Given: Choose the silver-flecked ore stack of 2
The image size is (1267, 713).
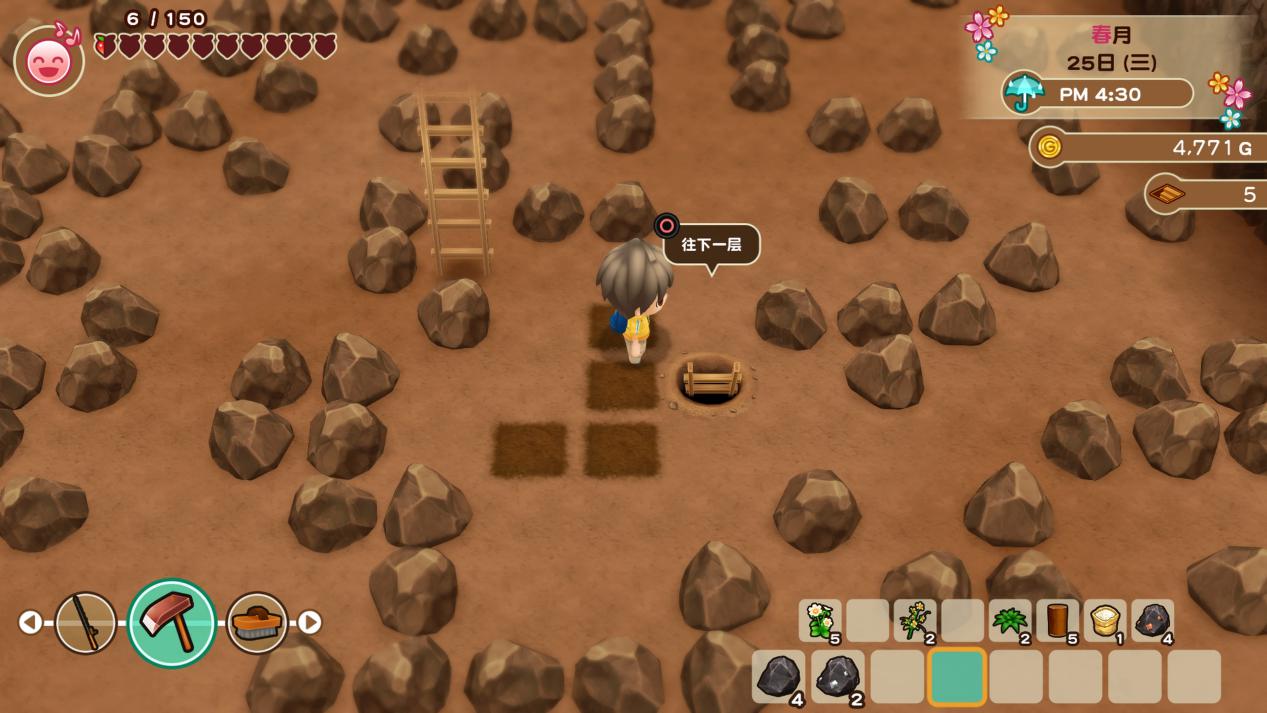Looking at the screenshot, I should click(x=837, y=676).
